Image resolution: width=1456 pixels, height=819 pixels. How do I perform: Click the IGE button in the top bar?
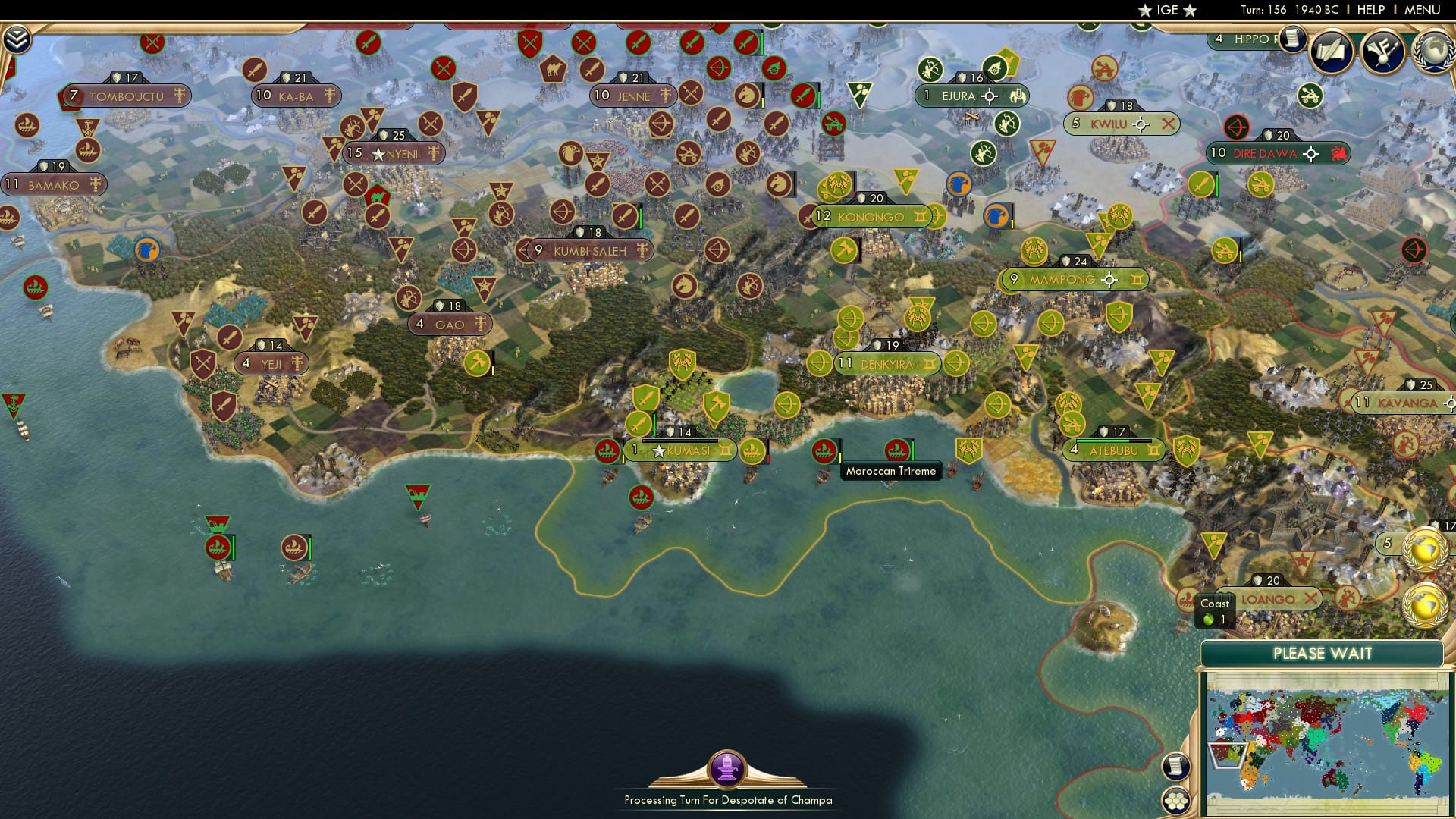1166,11
